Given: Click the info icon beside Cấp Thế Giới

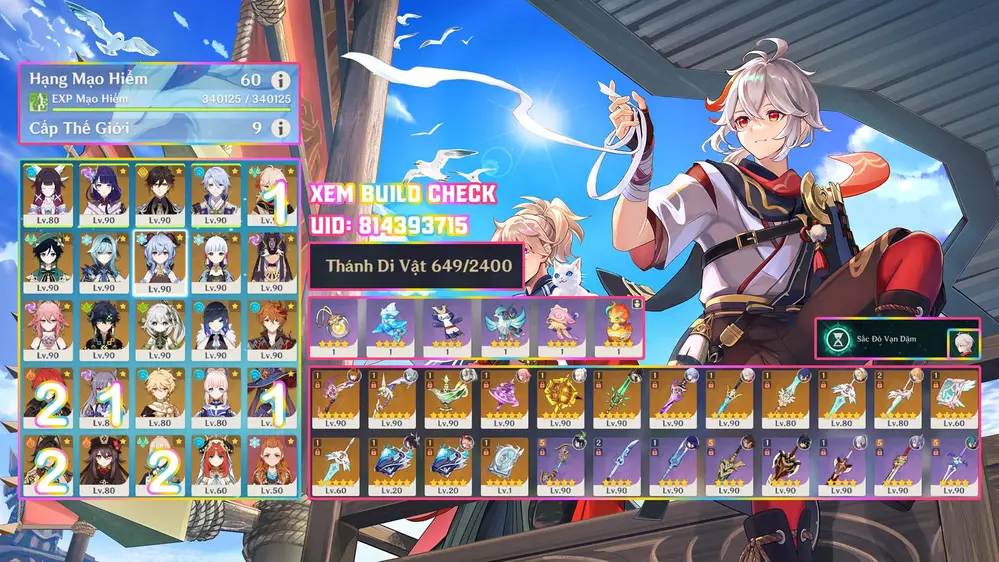Looking at the screenshot, I should (282, 128).
